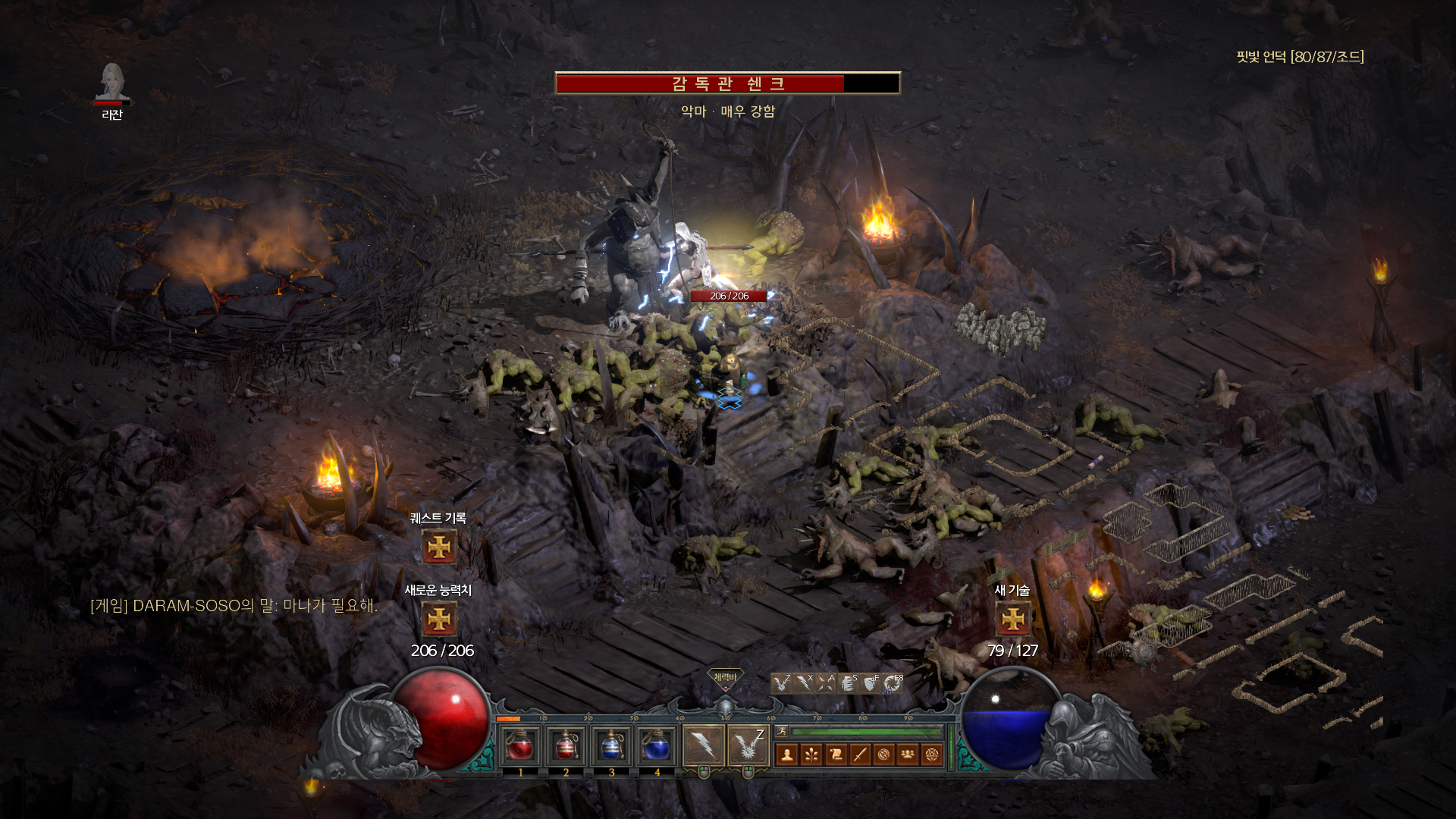Open the large left-mouse lightning bolt skill slot
1456x819 pixels.
click(703, 745)
